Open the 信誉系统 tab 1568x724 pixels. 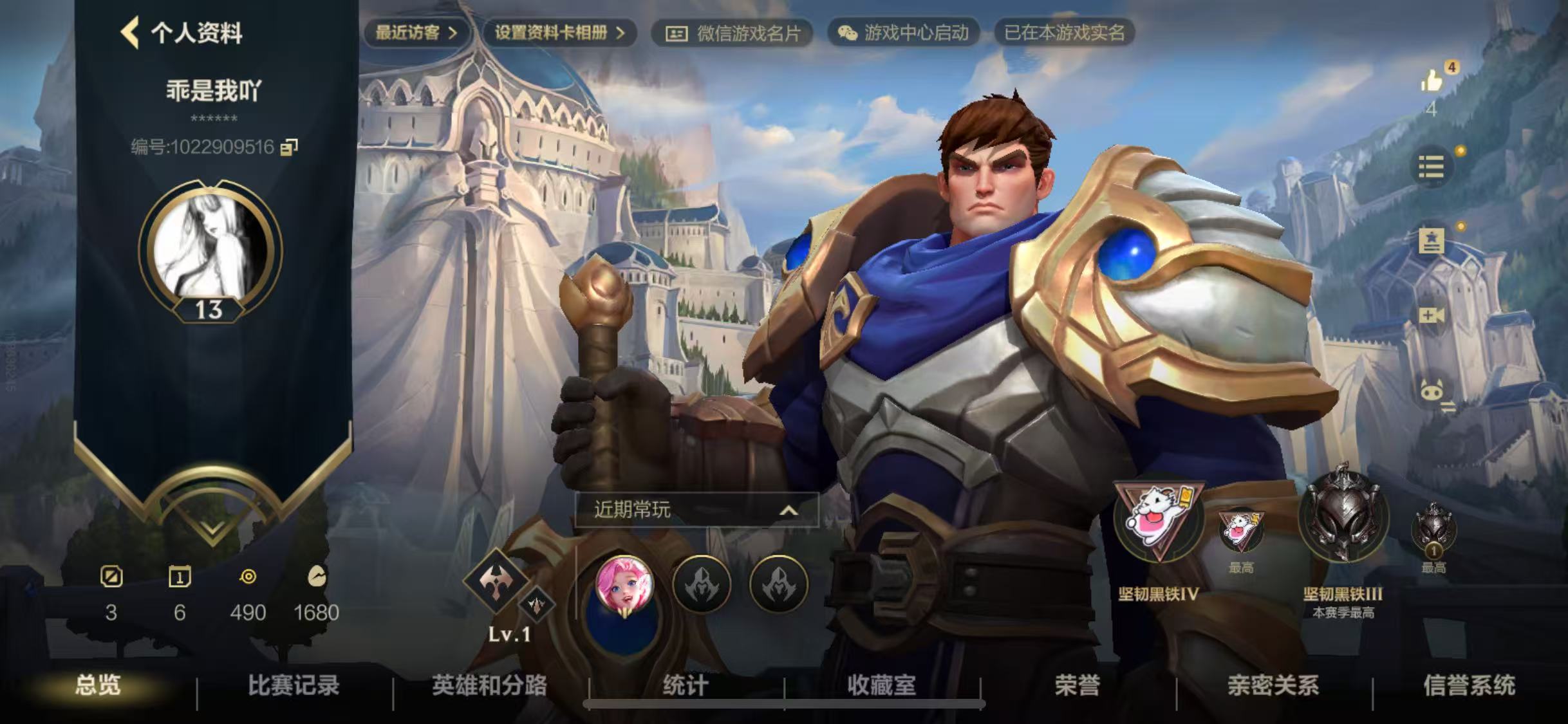(1469, 685)
